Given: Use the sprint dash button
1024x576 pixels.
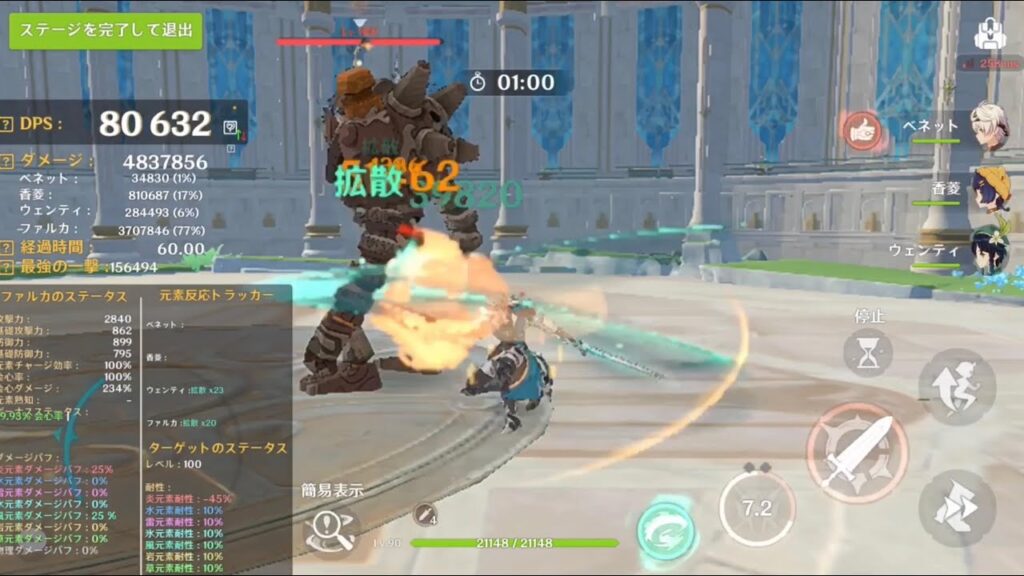Looking at the screenshot, I should [x=957, y=386].
